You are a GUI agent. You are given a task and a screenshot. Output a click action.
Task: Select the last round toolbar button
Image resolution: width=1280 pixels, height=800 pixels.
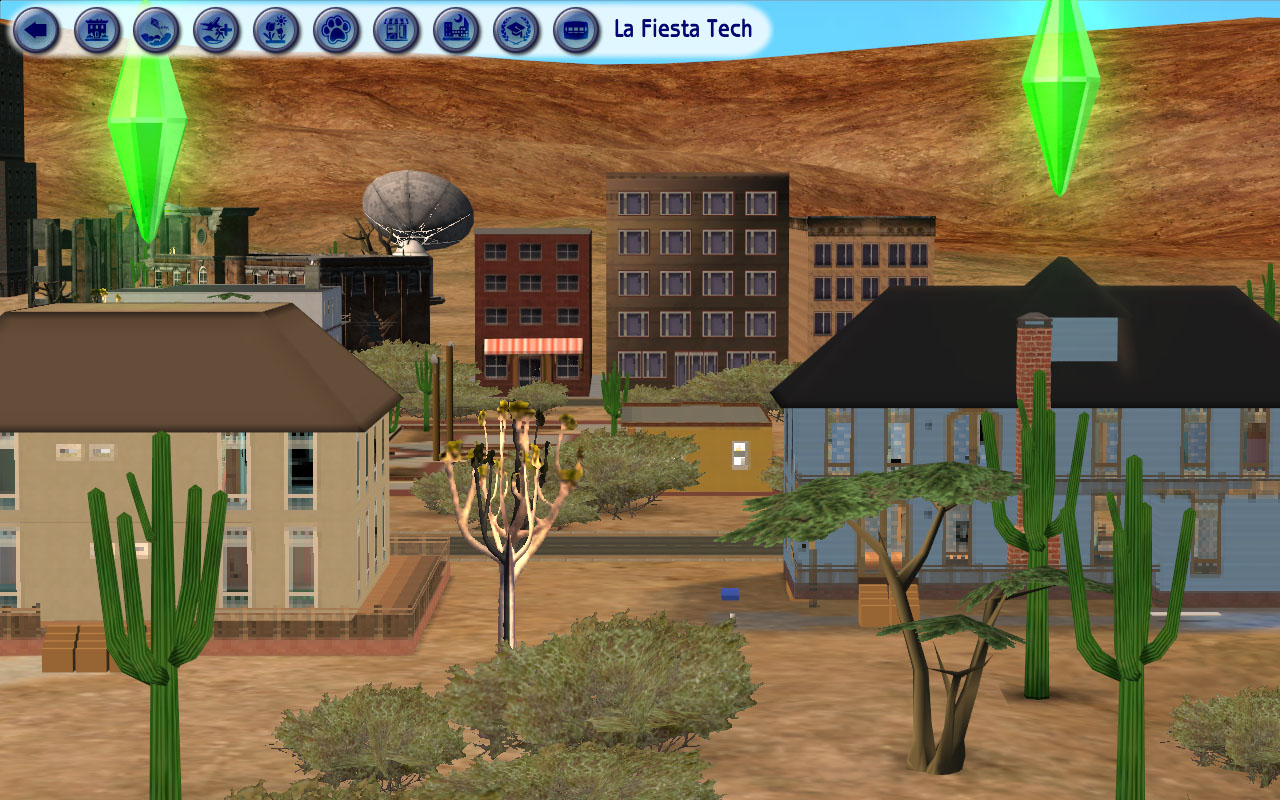click(x=577, y=30)
